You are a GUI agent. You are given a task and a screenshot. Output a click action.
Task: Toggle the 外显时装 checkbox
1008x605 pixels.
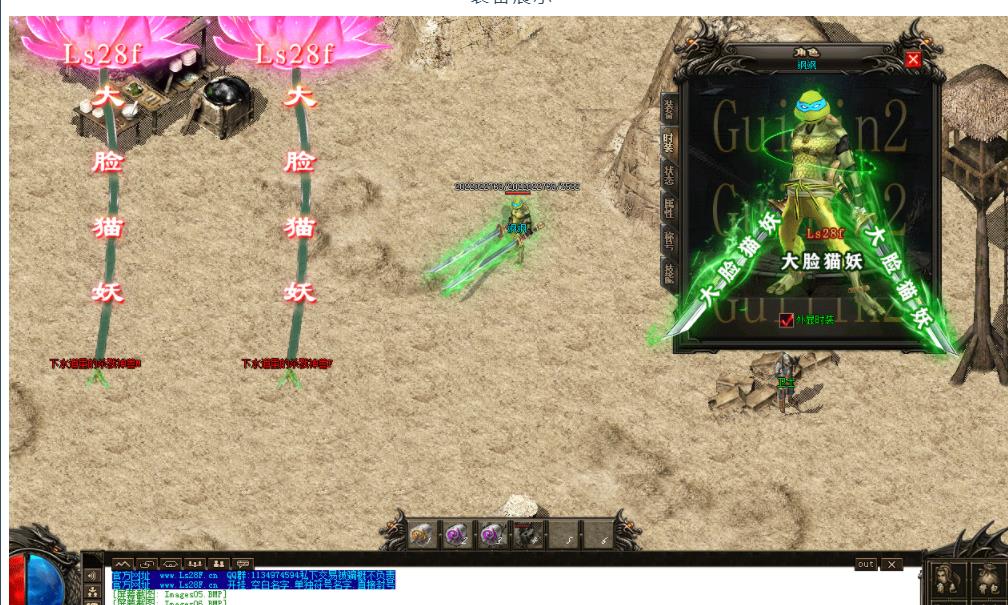click(x=786, y=320)
